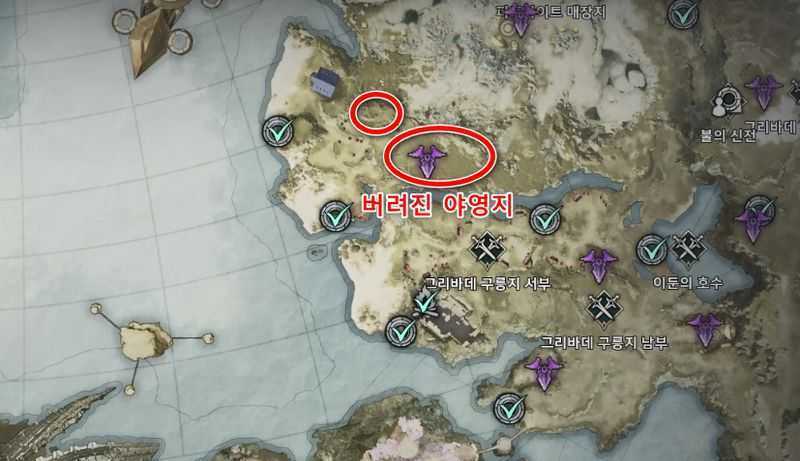Viewport: 800px width, 461px height.
Task: Click the blue house marker on the map
Action: pos(324,85)
